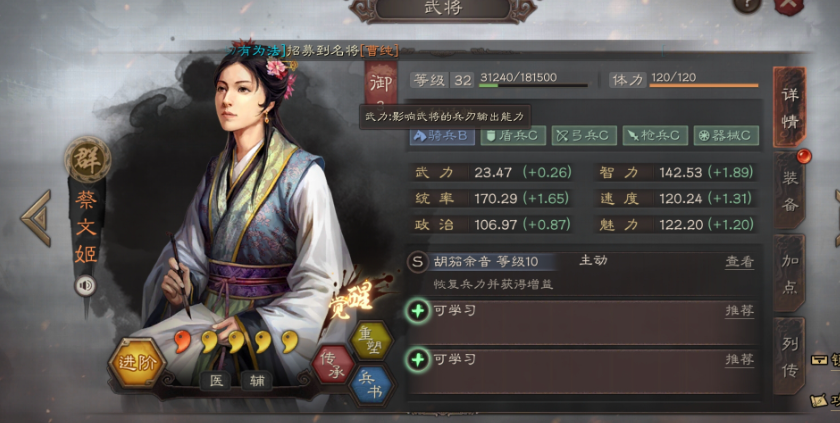Select the 盾兵C shield troop tag

pos(512,135)
